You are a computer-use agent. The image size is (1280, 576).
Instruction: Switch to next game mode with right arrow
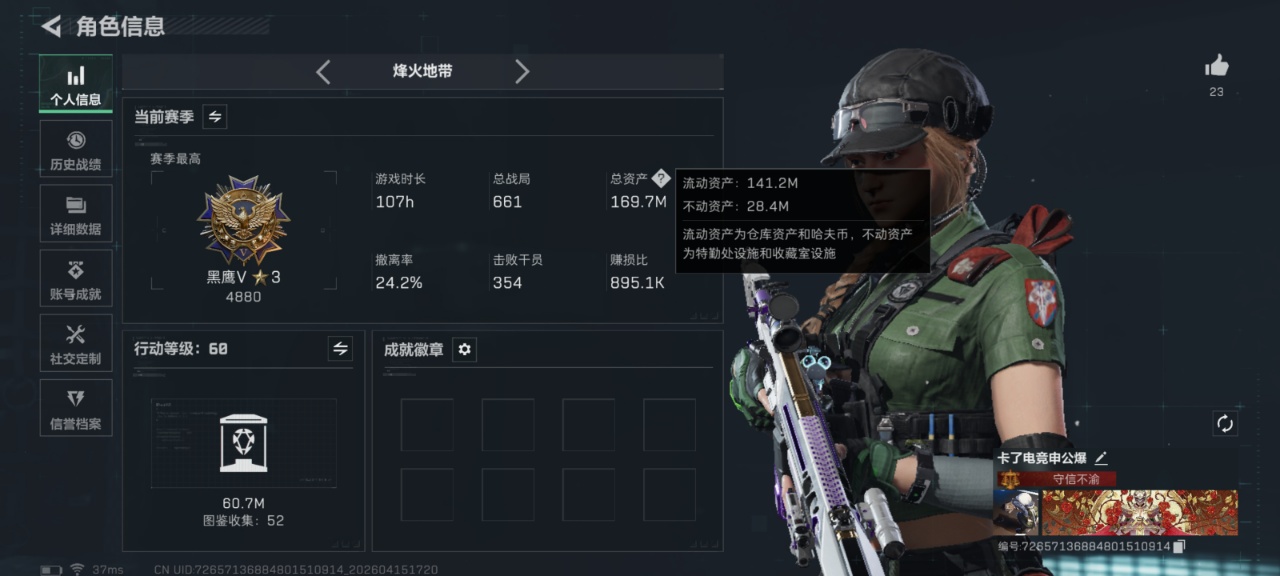[x=522, y=72]
